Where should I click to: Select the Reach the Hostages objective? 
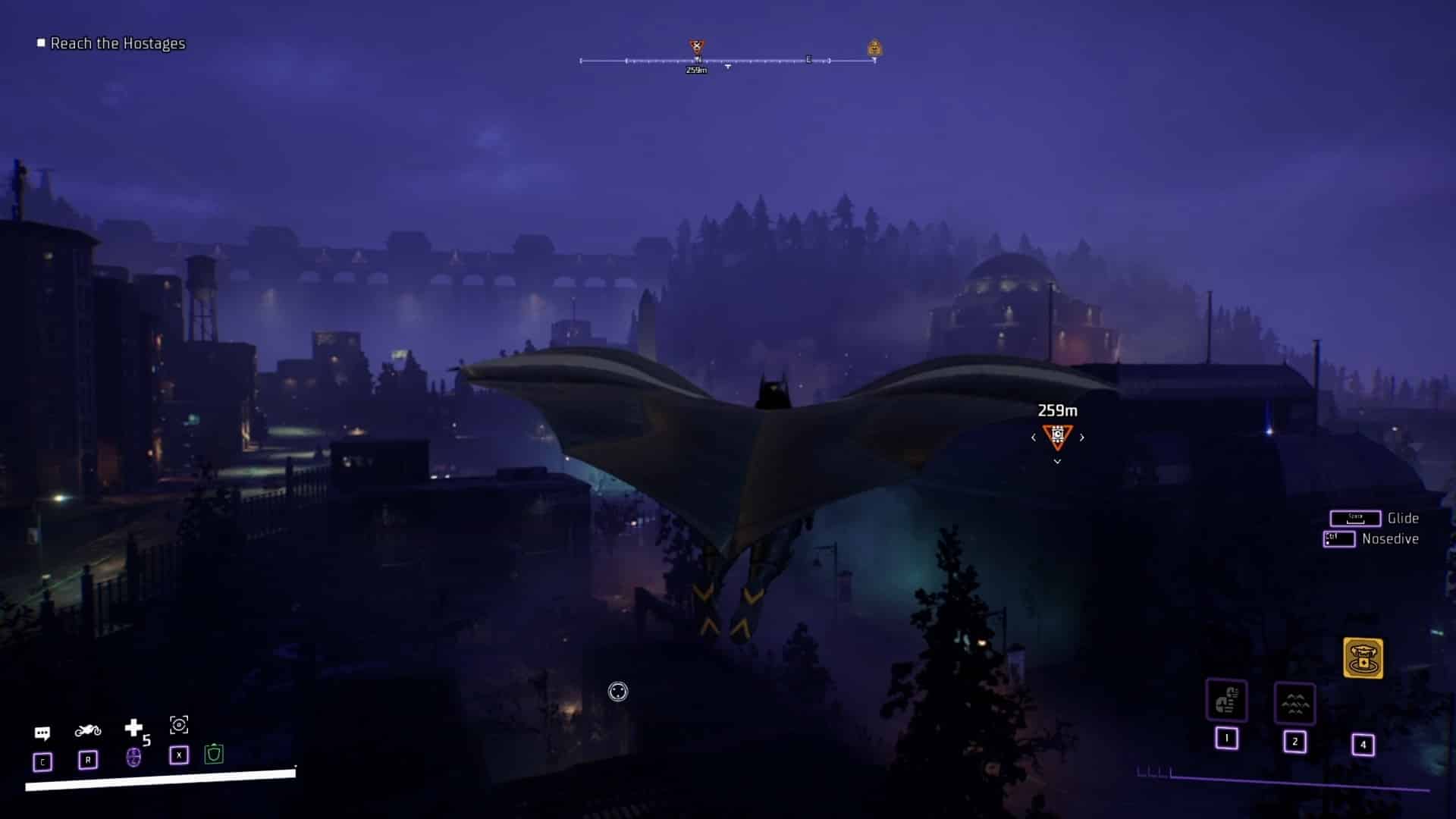coord(118,43)
